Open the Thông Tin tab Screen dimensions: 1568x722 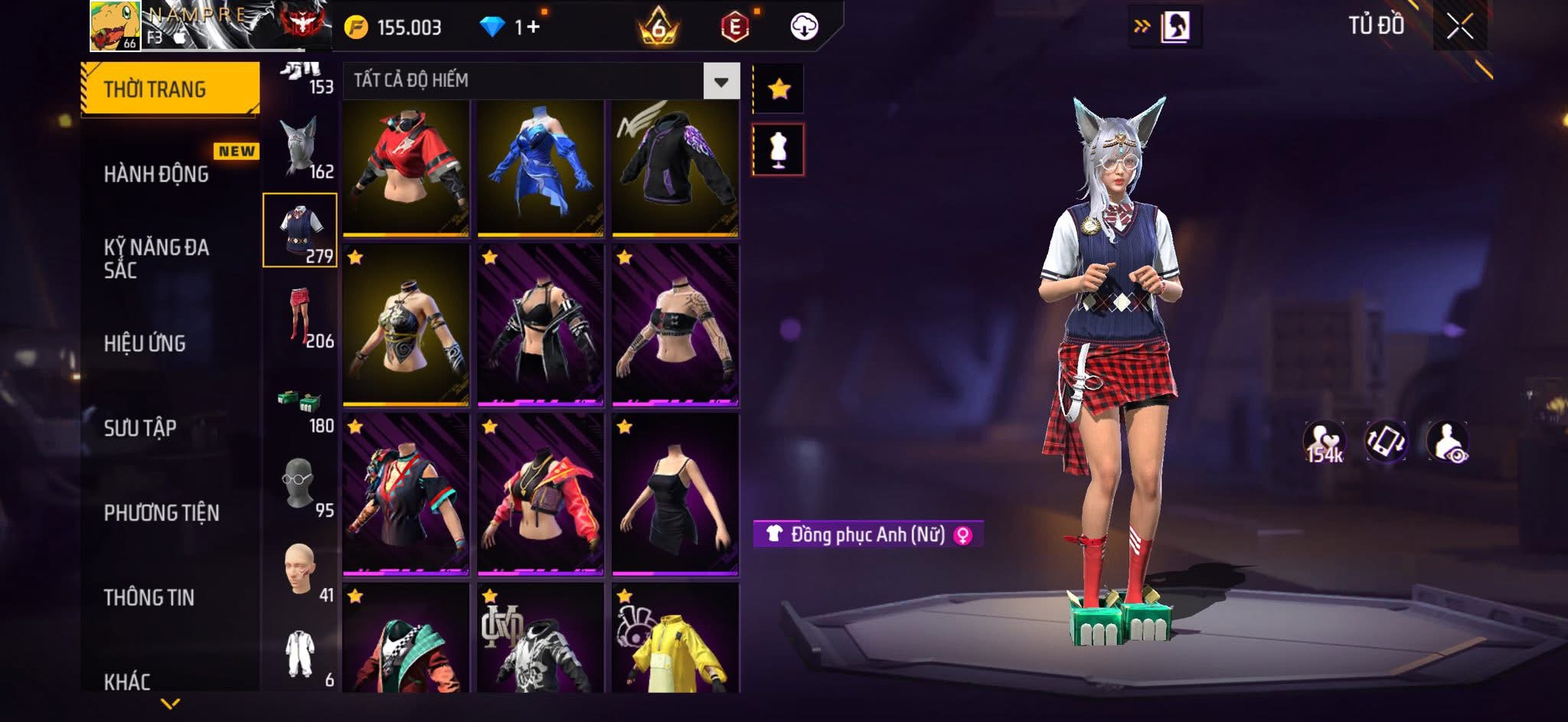(149, 597)
